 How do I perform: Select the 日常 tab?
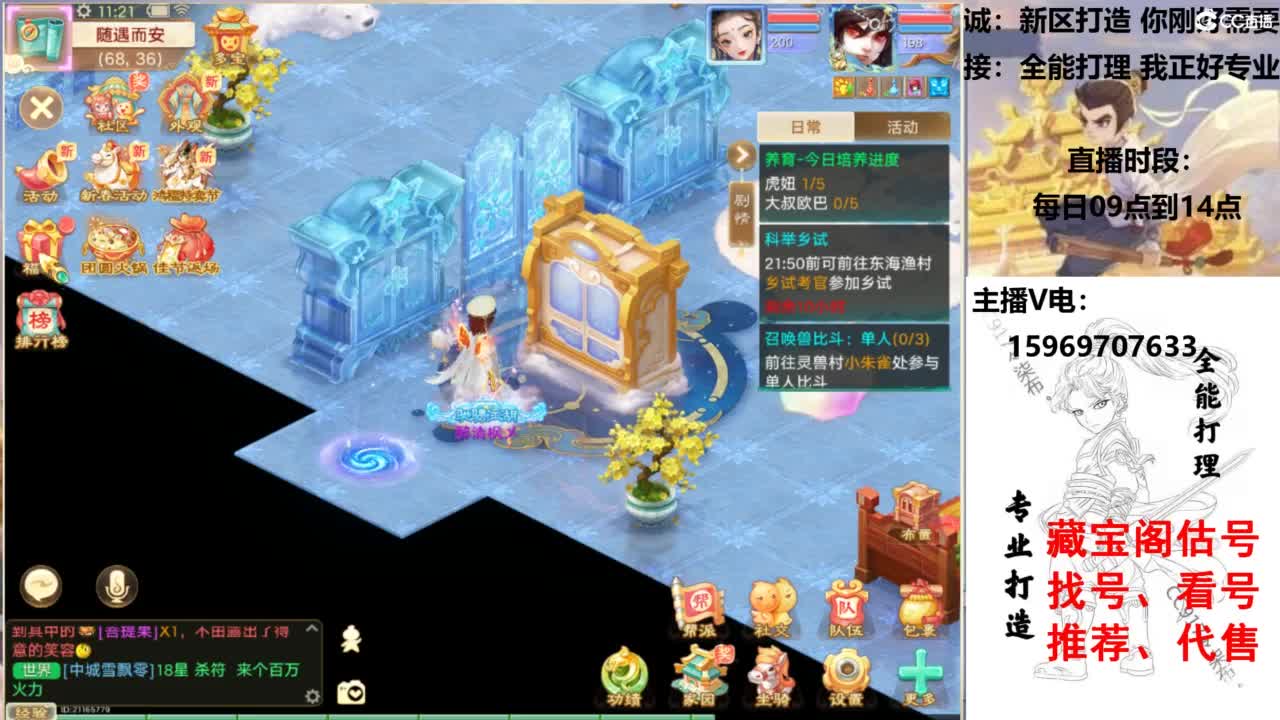(805, 125)
